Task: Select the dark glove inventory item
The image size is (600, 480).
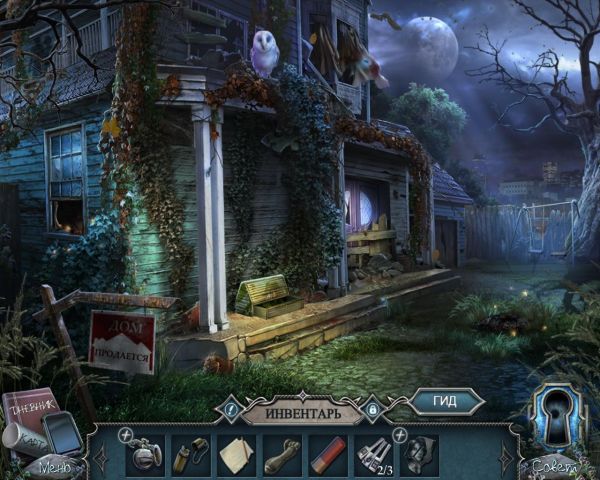Action: click(x=419, y=455)
